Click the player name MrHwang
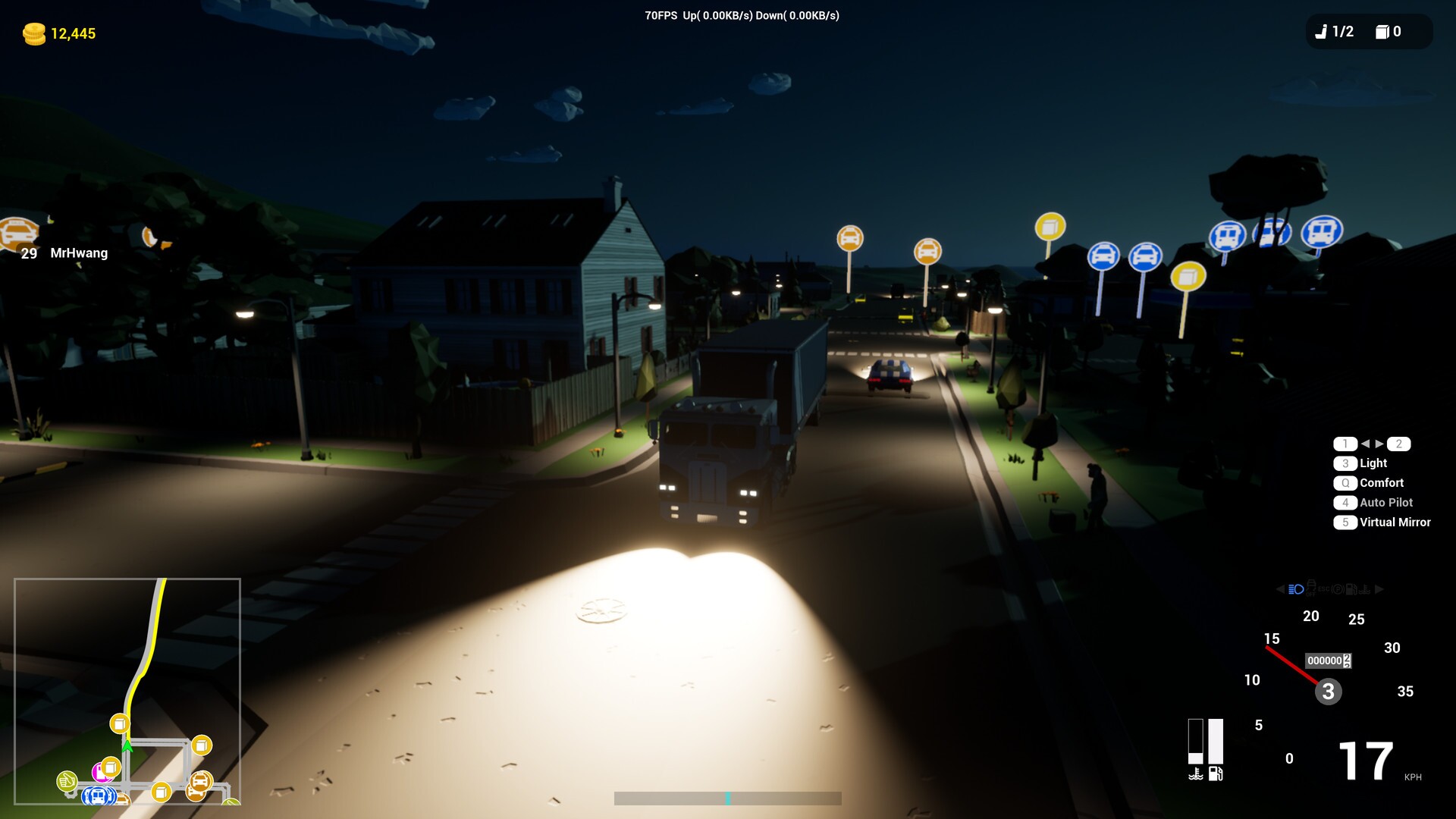This screenshot has width=1456, height=819. pyautogui.click(x=78, y=253)
